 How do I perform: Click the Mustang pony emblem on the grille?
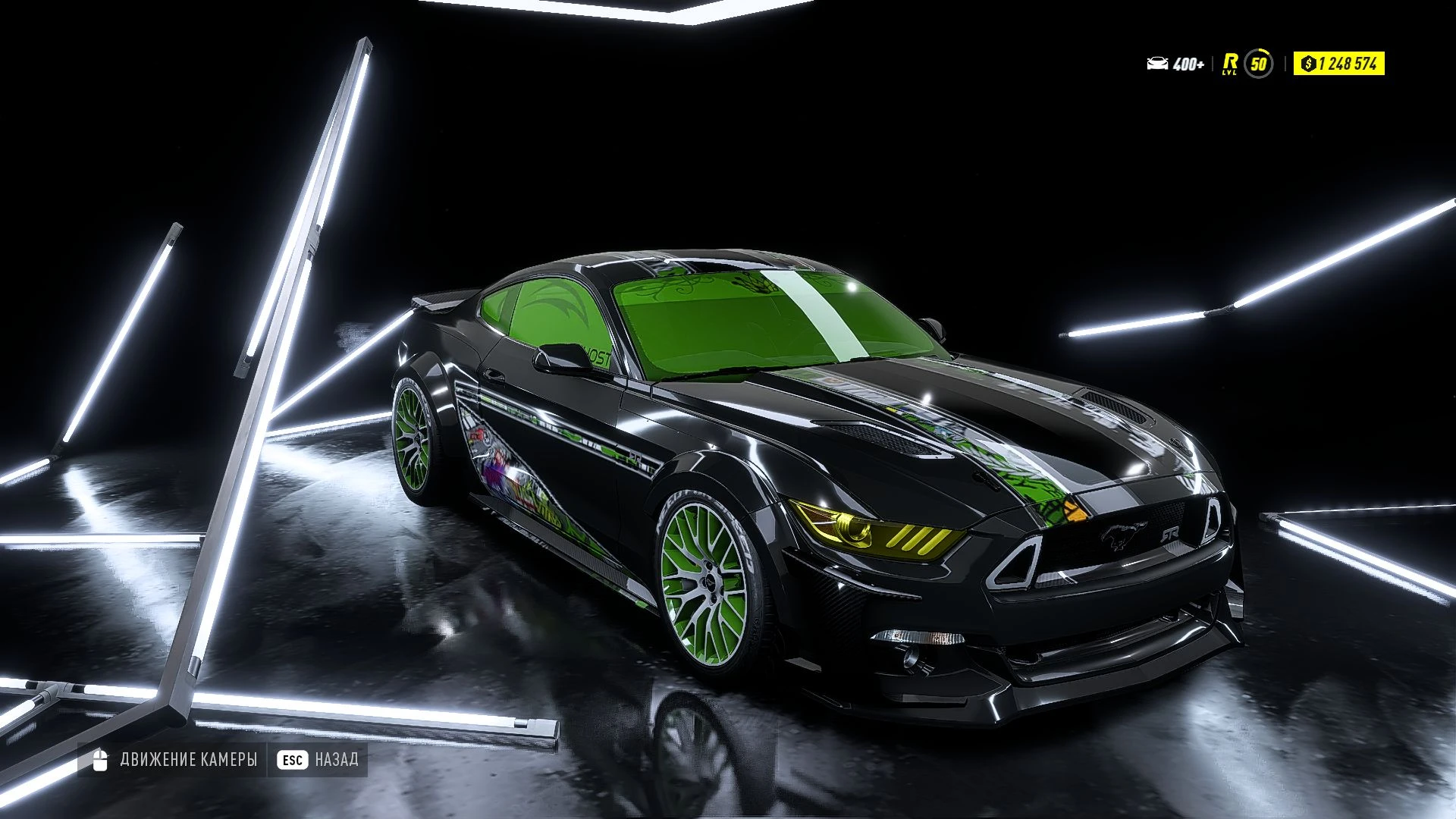click(x=1125, y=536)
